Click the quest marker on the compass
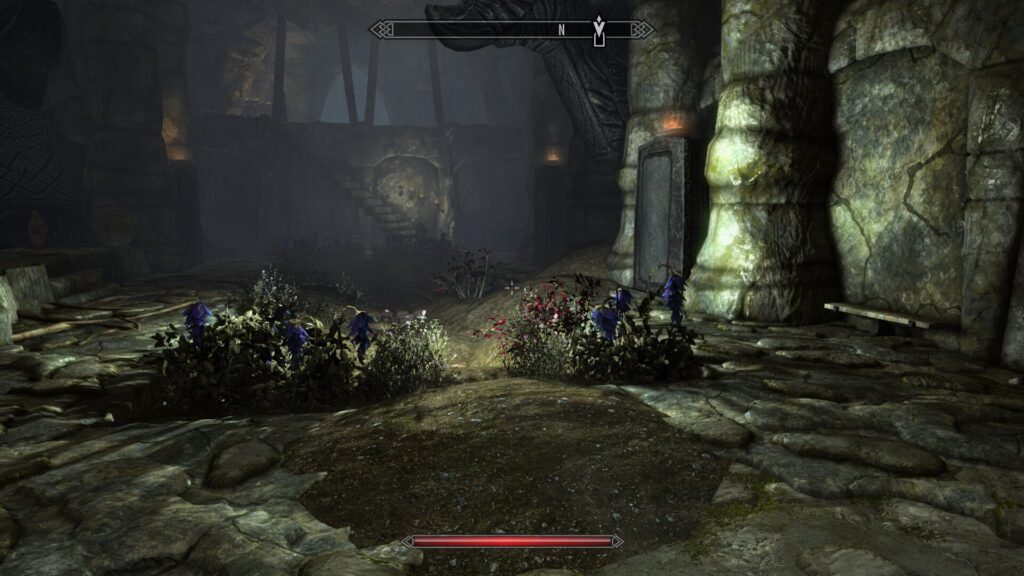1024x576 pixels. [x=599, y=28]
